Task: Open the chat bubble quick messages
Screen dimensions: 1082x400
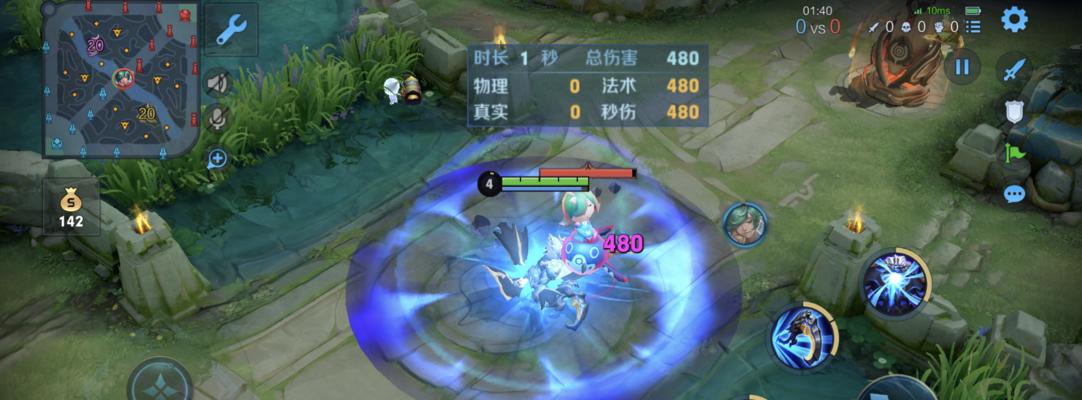Action: [1014, 194]
